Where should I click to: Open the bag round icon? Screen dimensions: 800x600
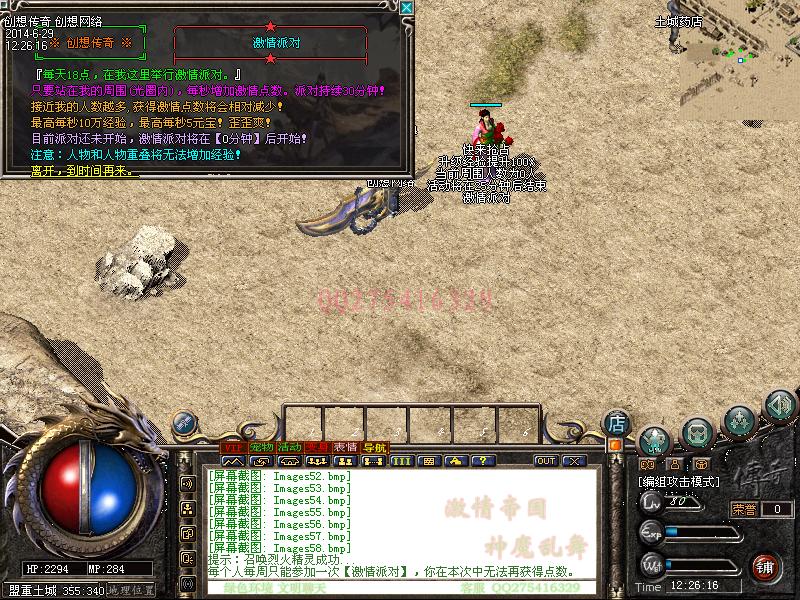(696, 434)
